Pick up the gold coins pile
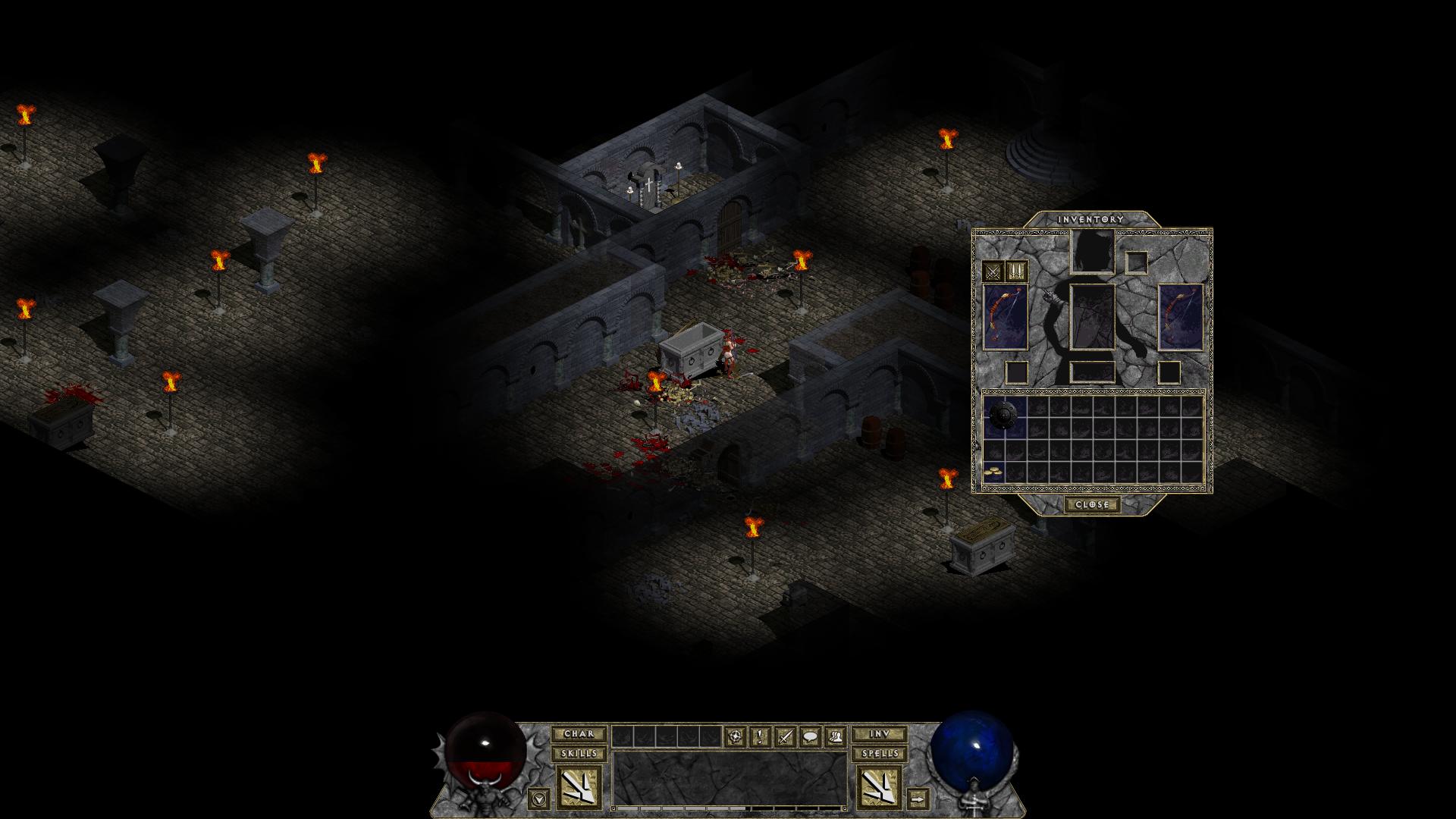This screenshot has height=819, width=1456. pyautogui.click(x=993, y=472)
